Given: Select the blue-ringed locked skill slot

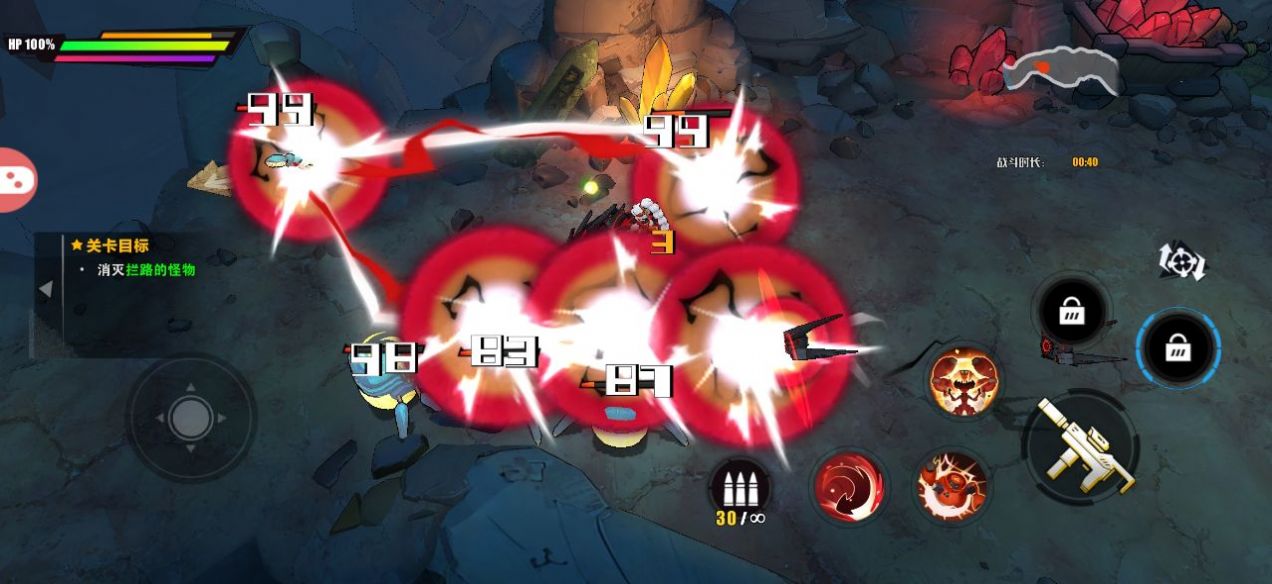Looking at the screenshot, I should (x=1177, y=349).
